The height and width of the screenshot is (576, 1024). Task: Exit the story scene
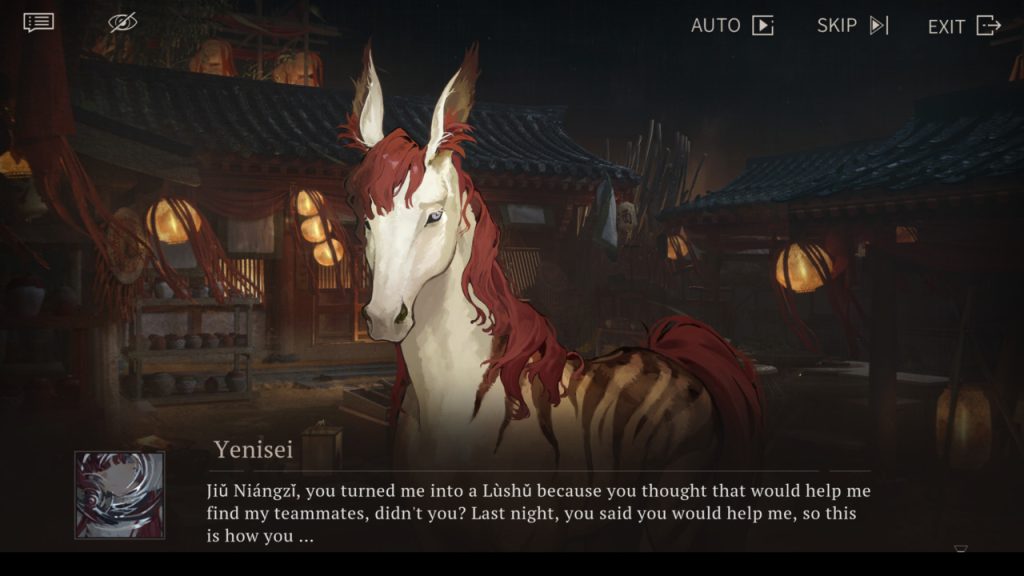[963, 26]
